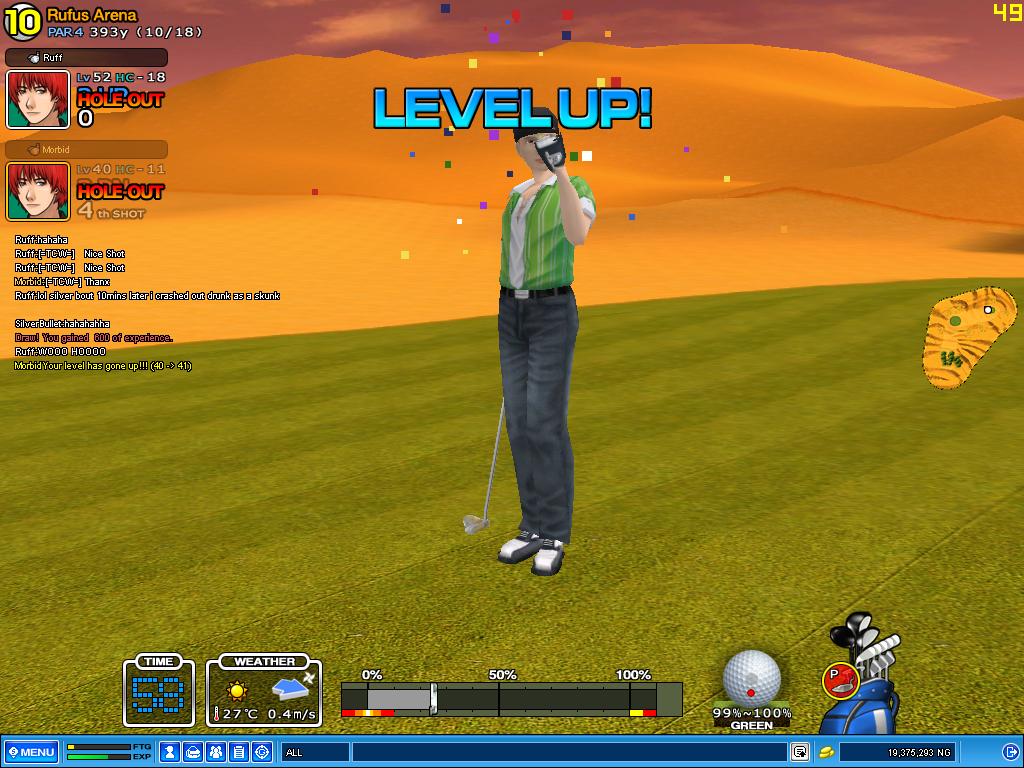Open the MENU button

[31, 752]
